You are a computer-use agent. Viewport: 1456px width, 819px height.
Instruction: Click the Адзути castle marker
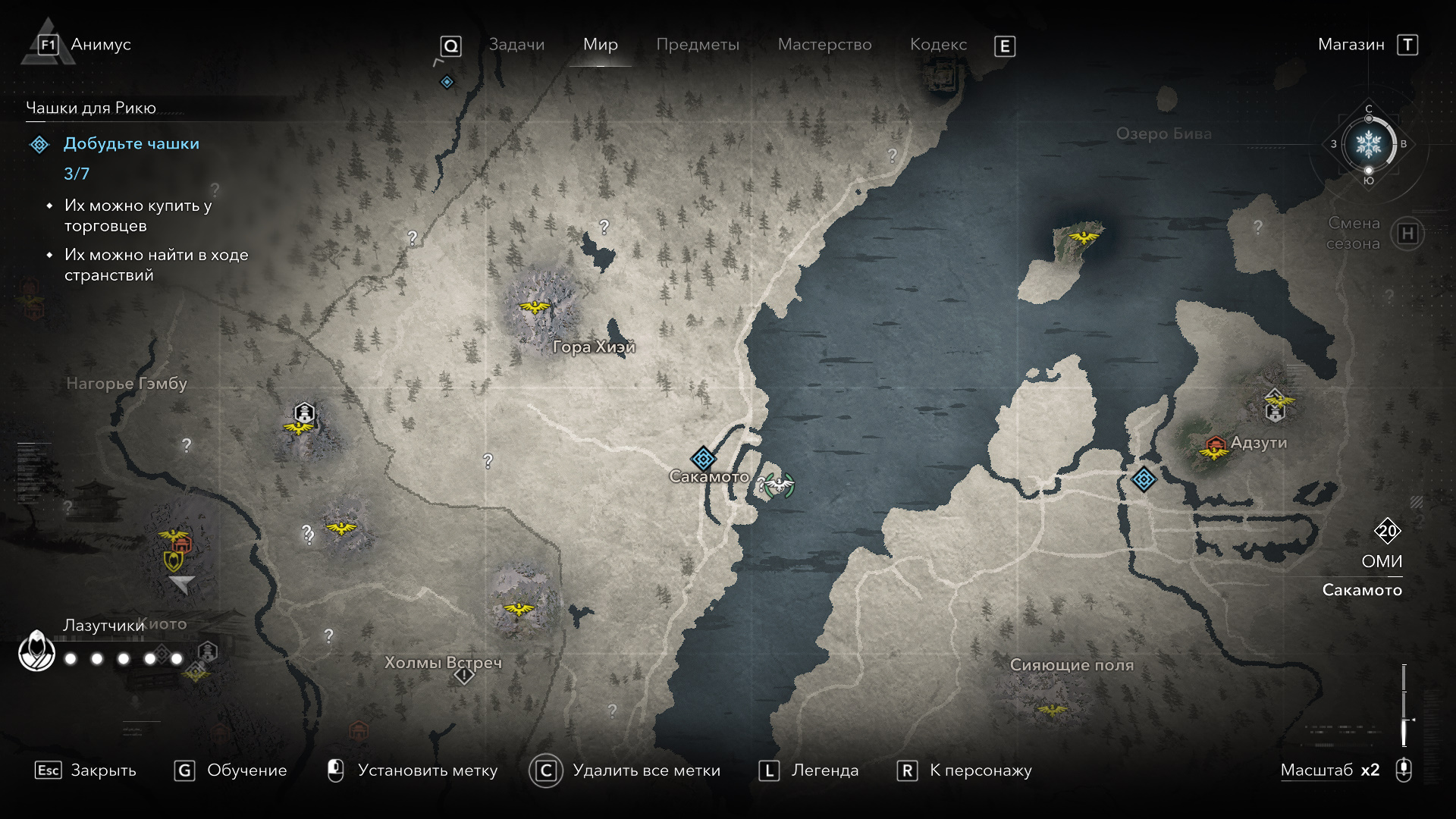tap(1216, 444)
